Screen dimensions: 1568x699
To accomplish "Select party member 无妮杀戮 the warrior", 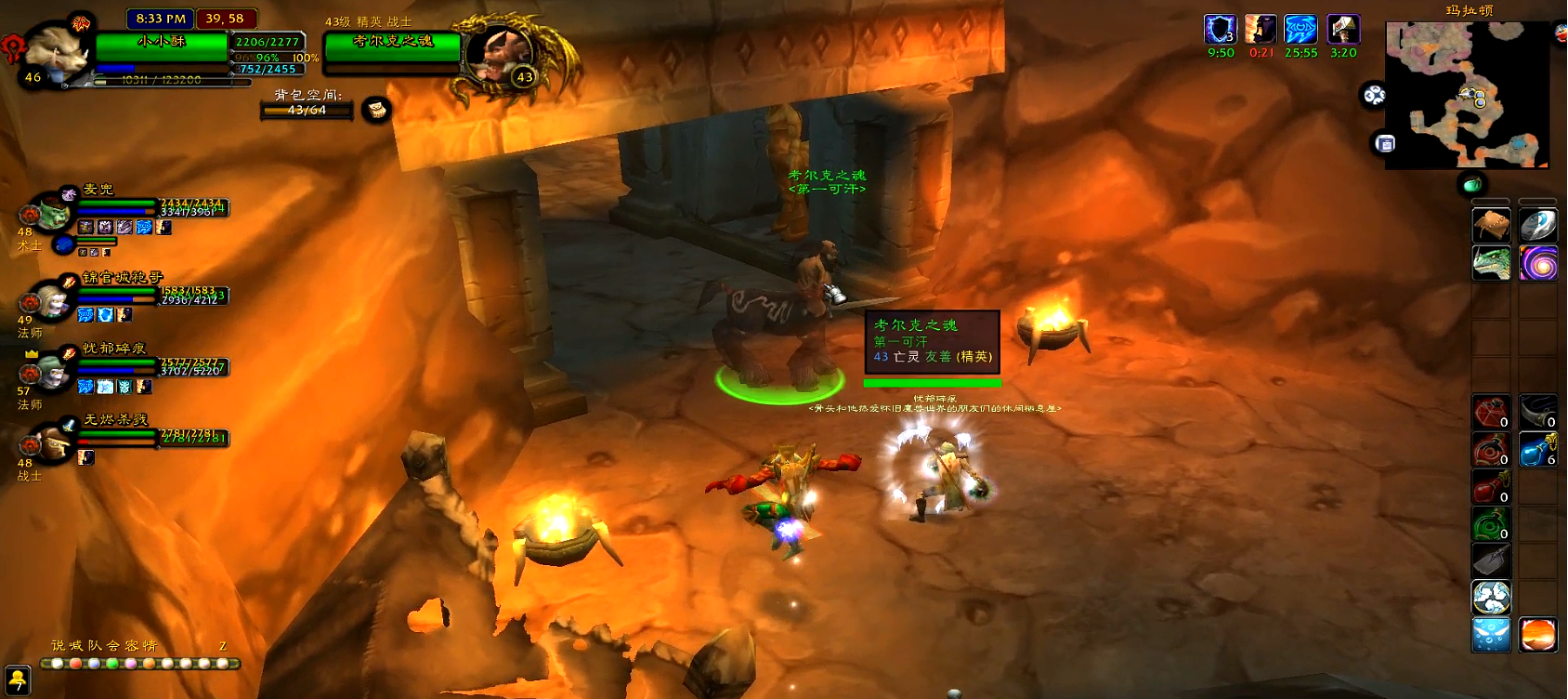I will click(x=52, y=443).
